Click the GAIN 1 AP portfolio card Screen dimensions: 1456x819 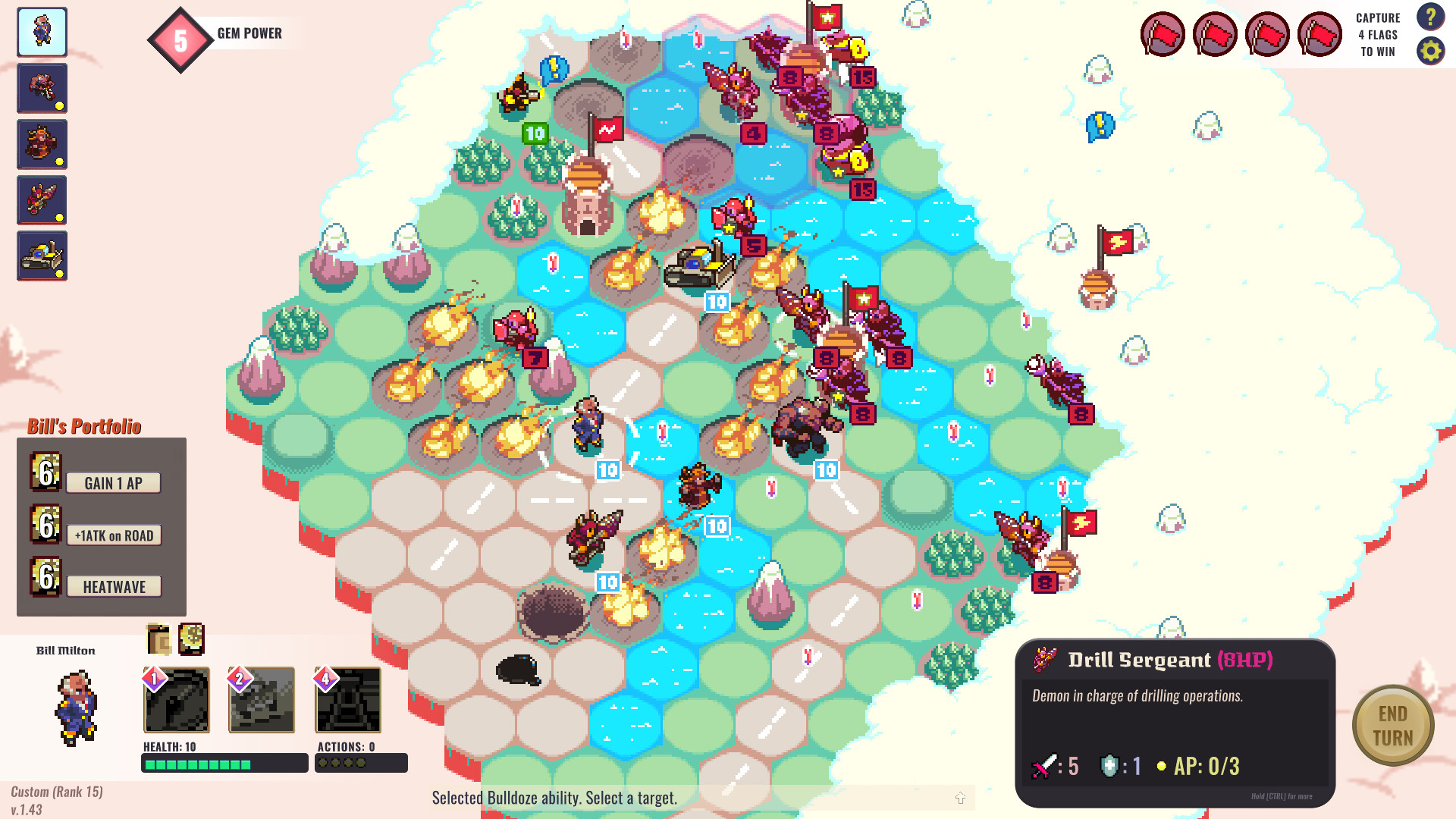(x=115, y=482)
